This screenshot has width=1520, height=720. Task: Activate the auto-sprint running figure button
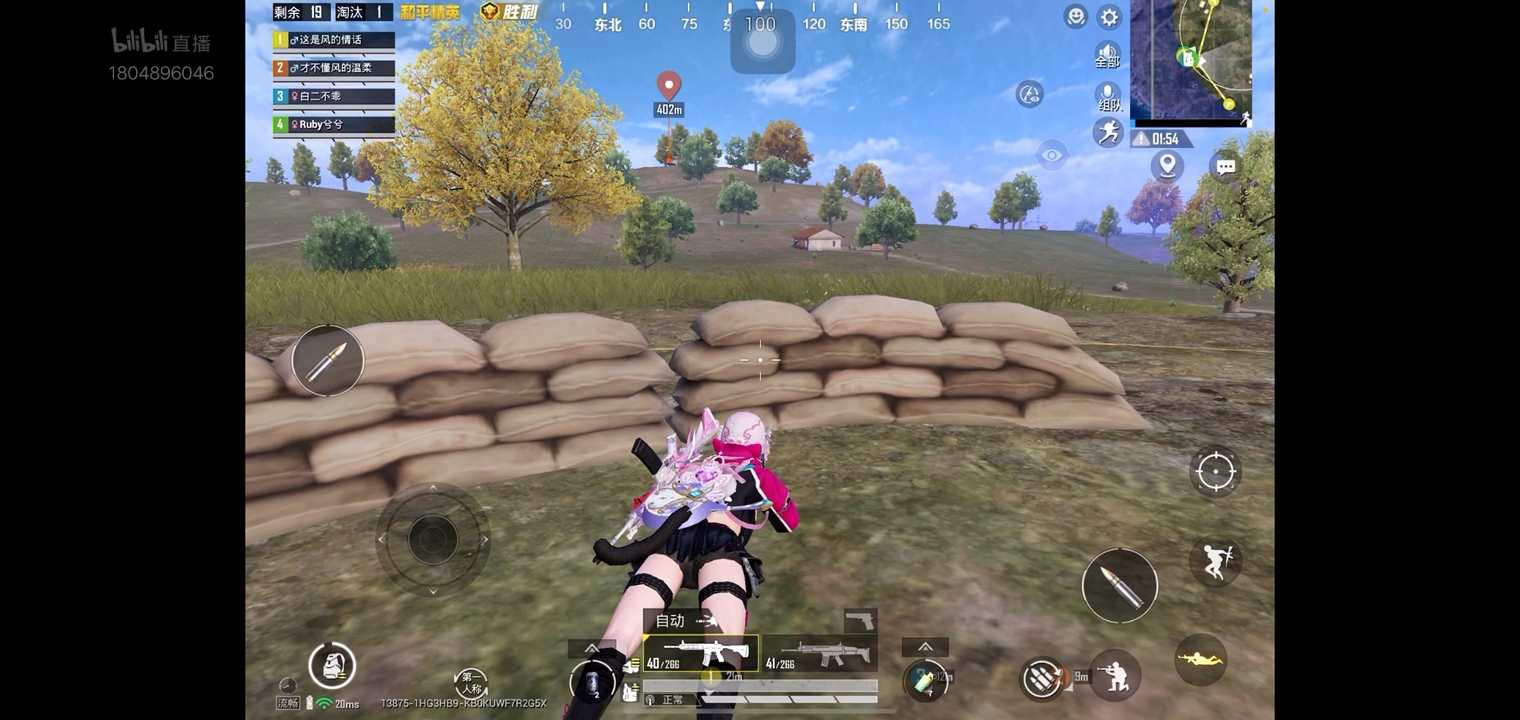(1108, 132)
